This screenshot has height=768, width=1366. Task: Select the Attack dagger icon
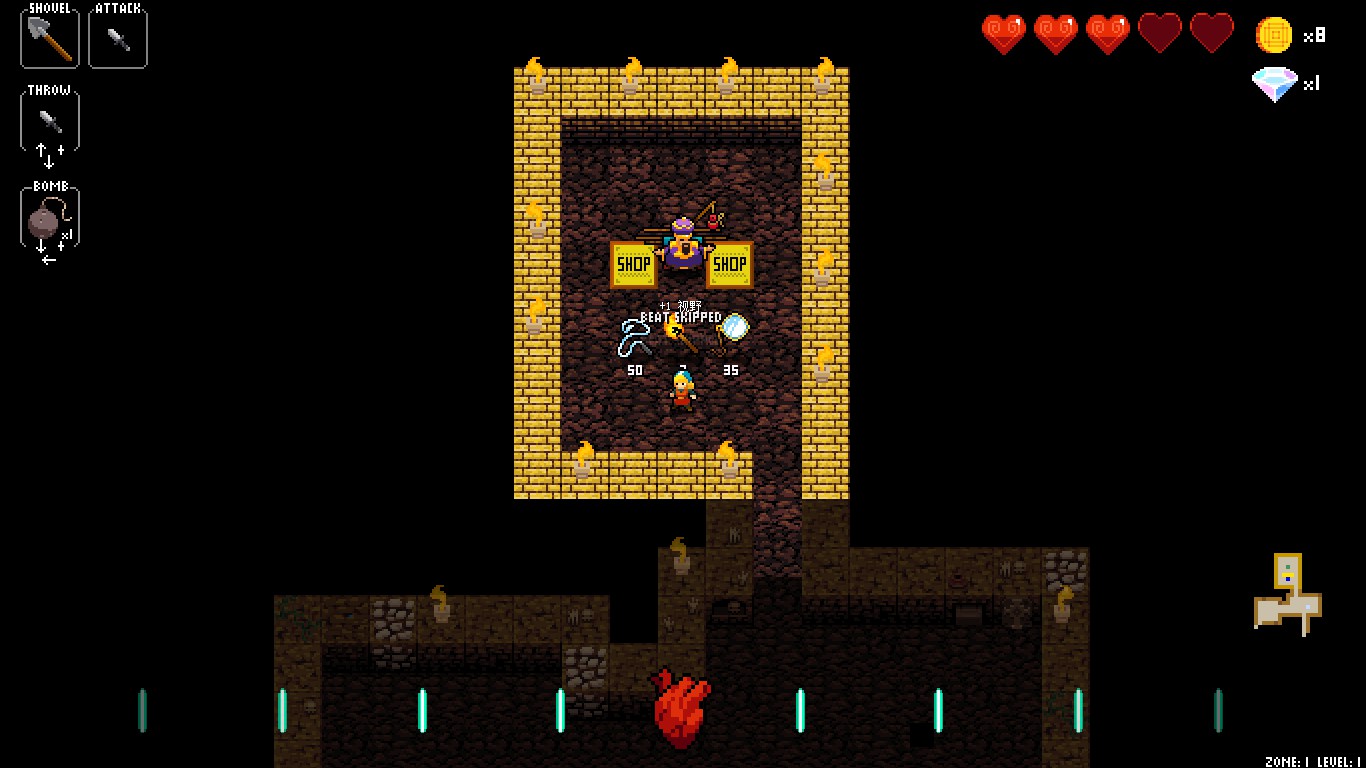117,38
